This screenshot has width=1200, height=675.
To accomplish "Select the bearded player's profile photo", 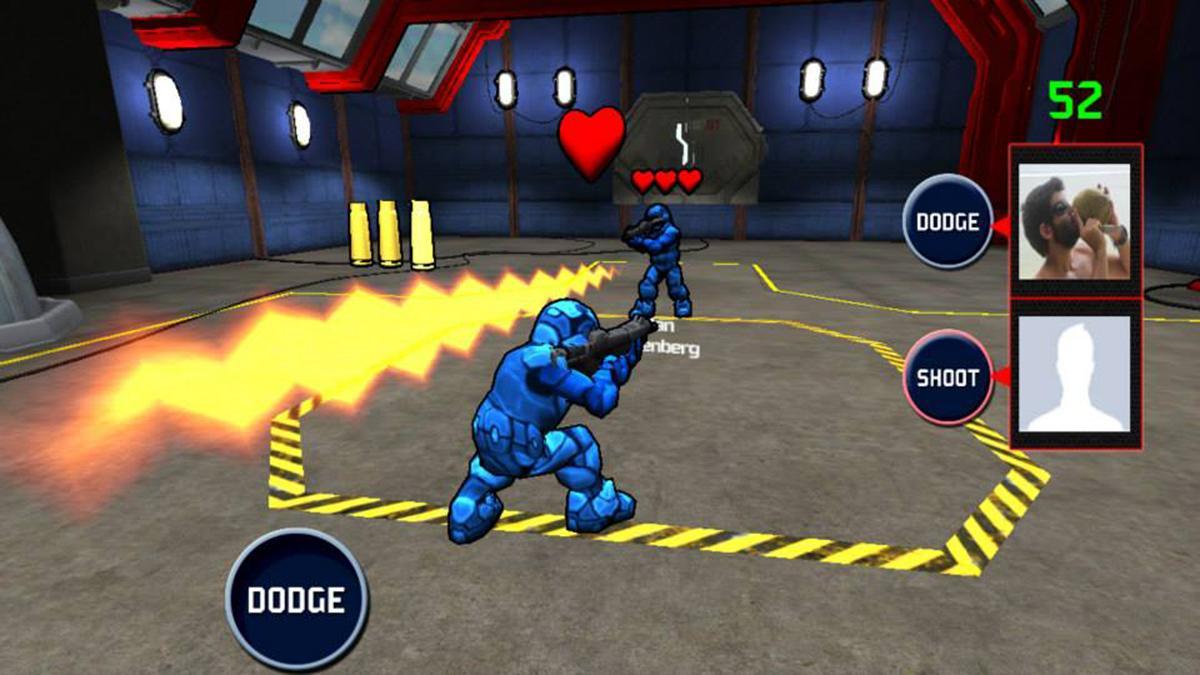I will (x=1074, y=221).
